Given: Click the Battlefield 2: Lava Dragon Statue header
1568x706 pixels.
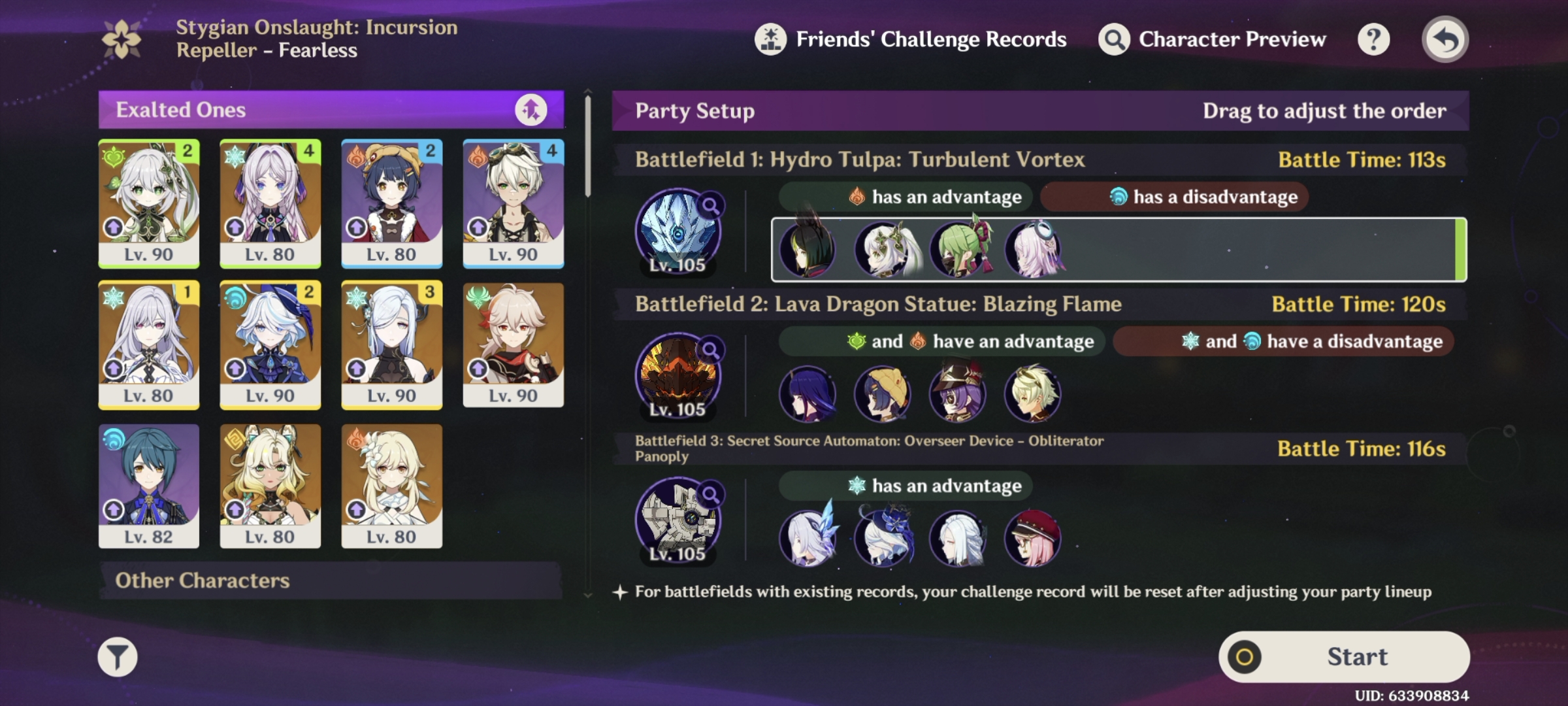Looking at the screenshot, I should pos(879,303).
